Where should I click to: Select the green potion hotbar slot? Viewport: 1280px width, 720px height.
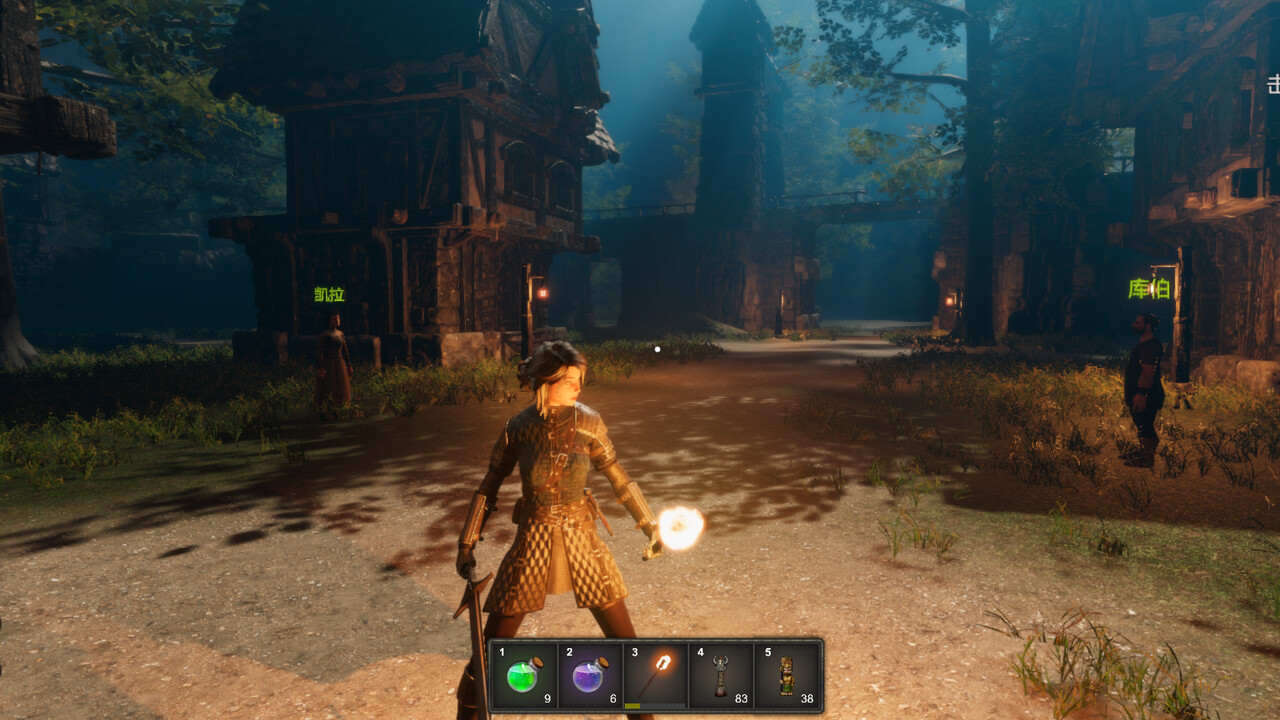(524, 675)
